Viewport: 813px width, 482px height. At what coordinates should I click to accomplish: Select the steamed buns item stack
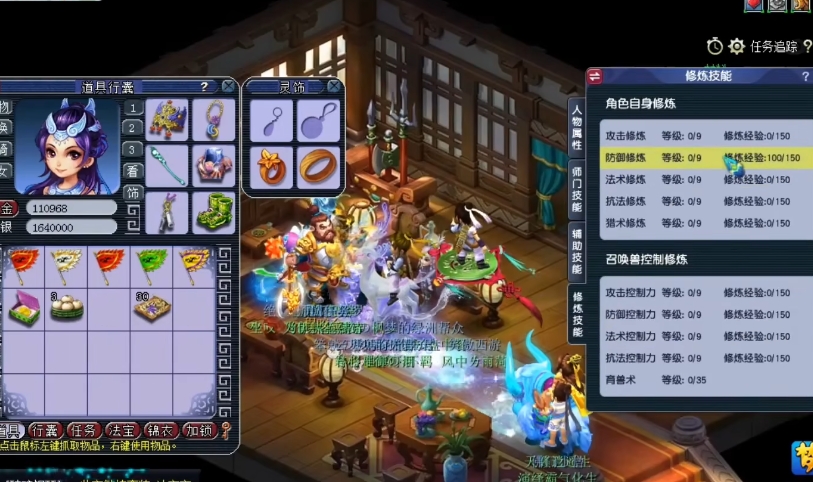[67, 308]
